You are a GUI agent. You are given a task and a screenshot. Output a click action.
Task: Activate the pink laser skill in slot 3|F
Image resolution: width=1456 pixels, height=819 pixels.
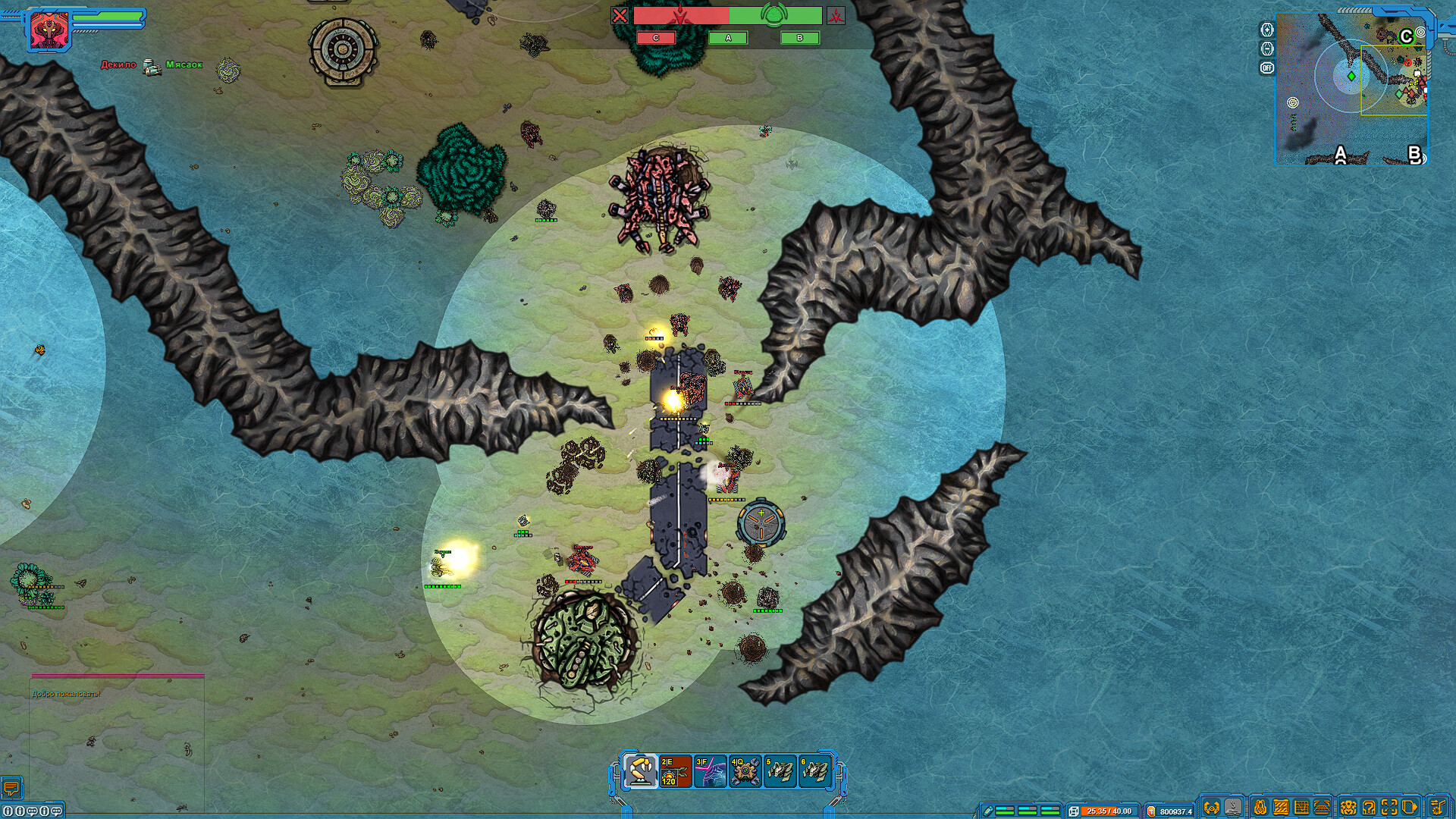(x=710, y=771)
